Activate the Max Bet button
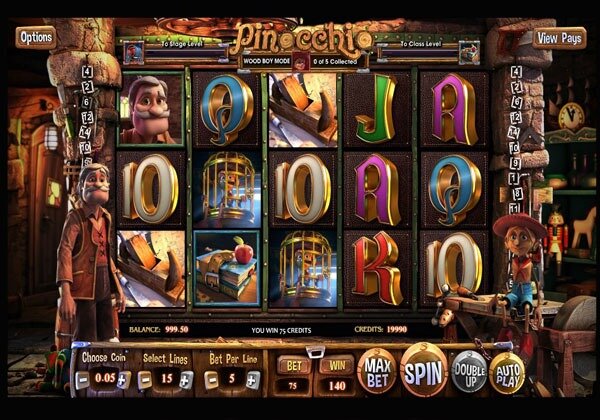The image size is (600, 420). pyautogui.click(x=375, y=370)
